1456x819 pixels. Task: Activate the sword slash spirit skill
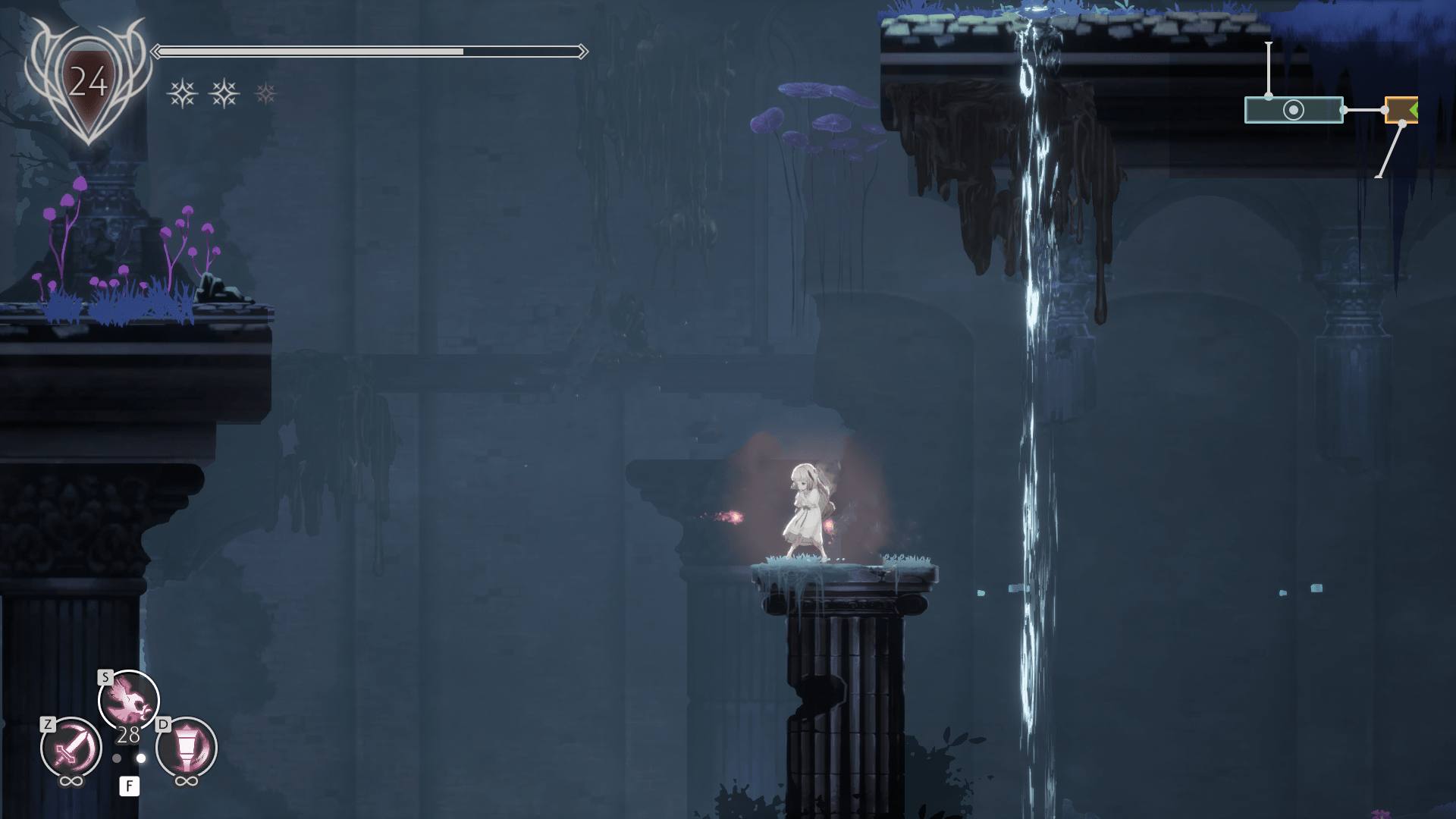71,748
